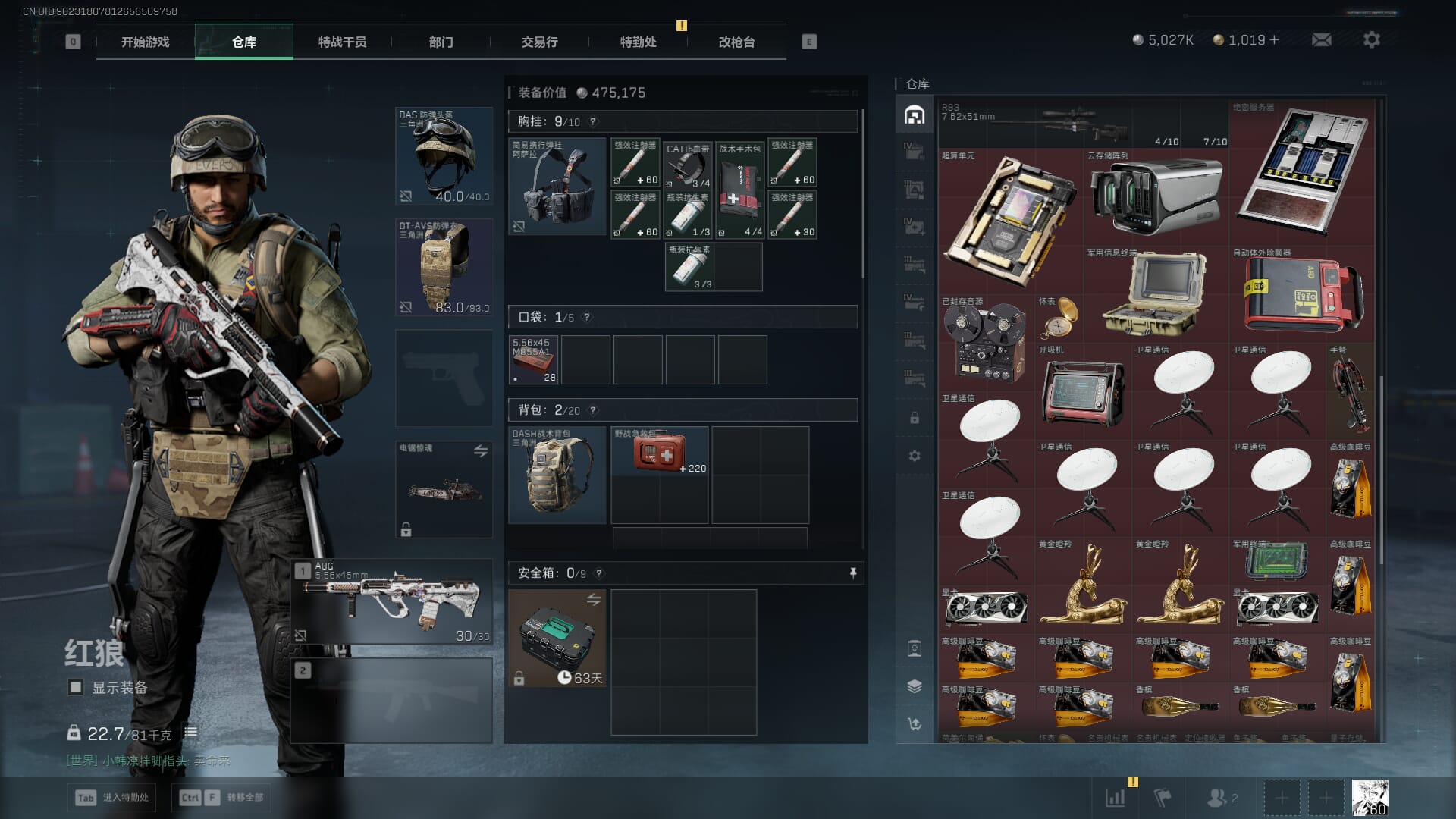This screenshot has width=1456, height=819.
Task: Open the player avatar thumbnail
Action: (1370, 797)
